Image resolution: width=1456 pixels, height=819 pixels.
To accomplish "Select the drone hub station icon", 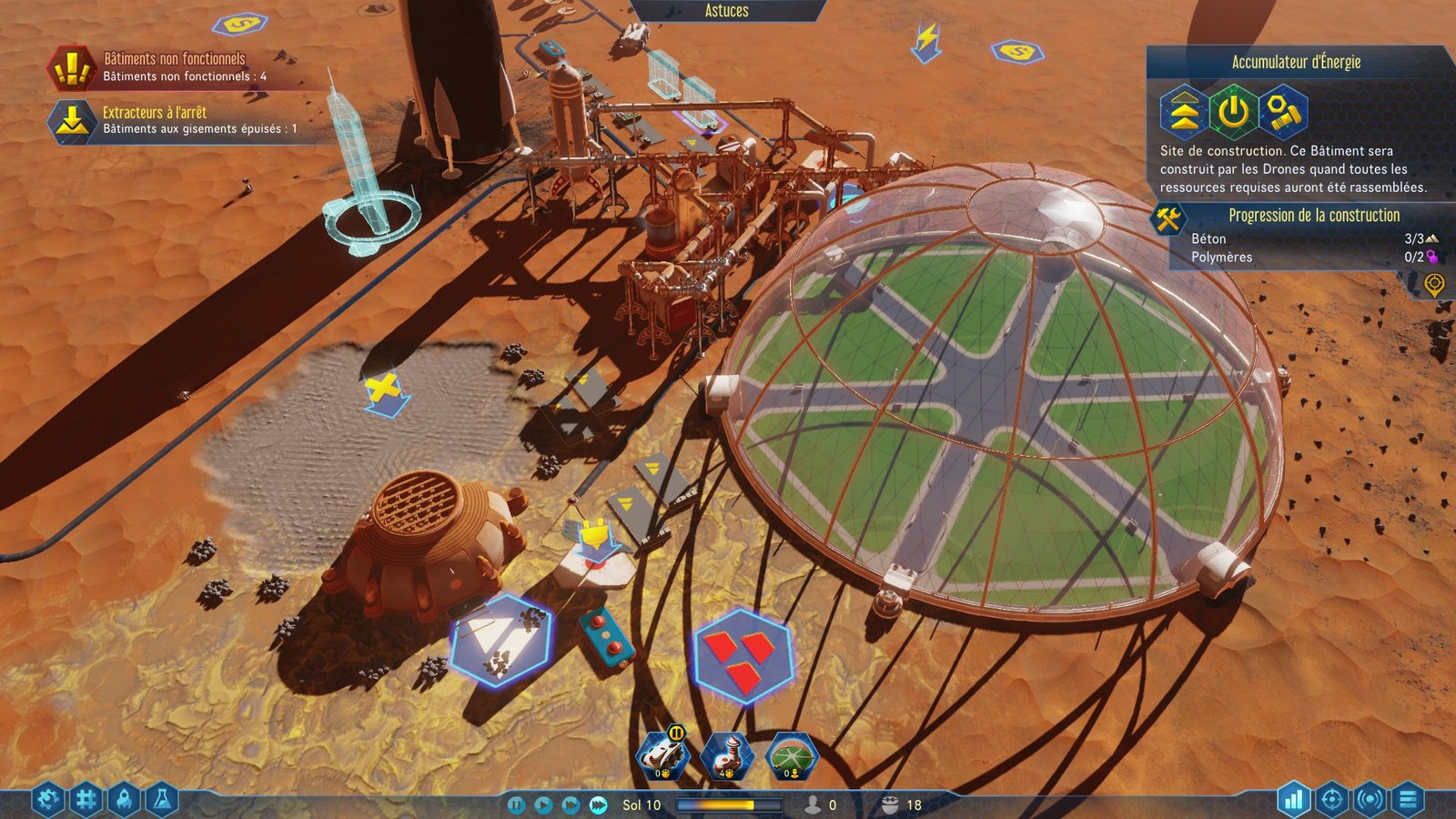I will 727,755.
